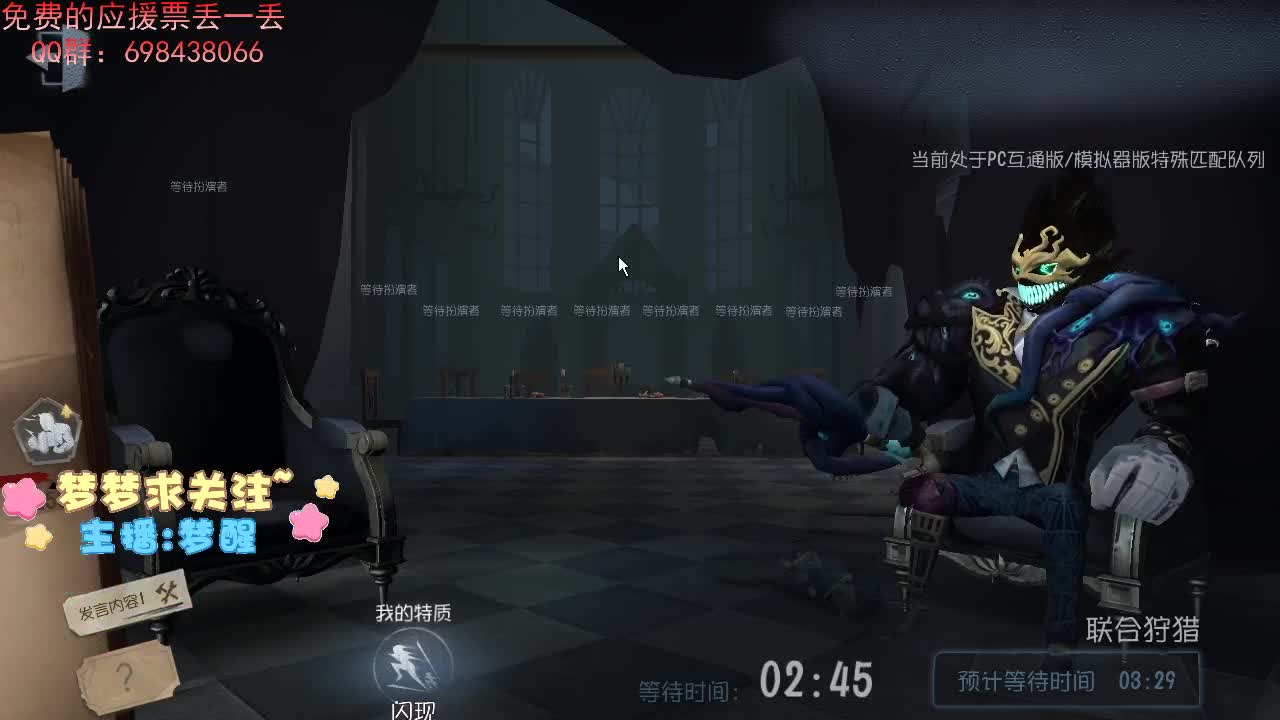
Task: Open the 我的特质 trait selector label
Action: point(413,613)
